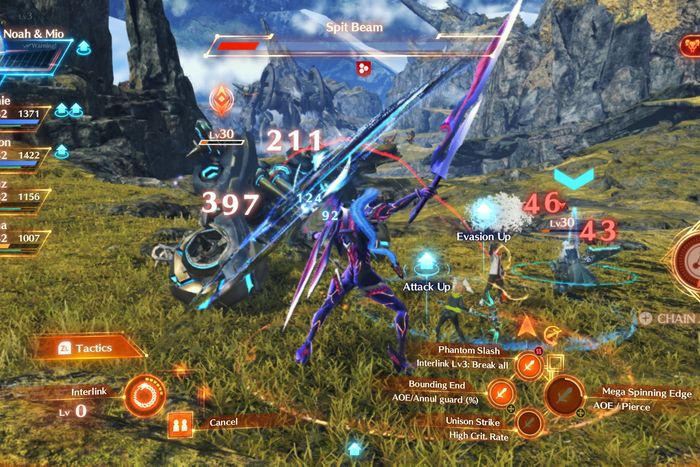Select the party member with 1371 HP

(x=25, y=110)
